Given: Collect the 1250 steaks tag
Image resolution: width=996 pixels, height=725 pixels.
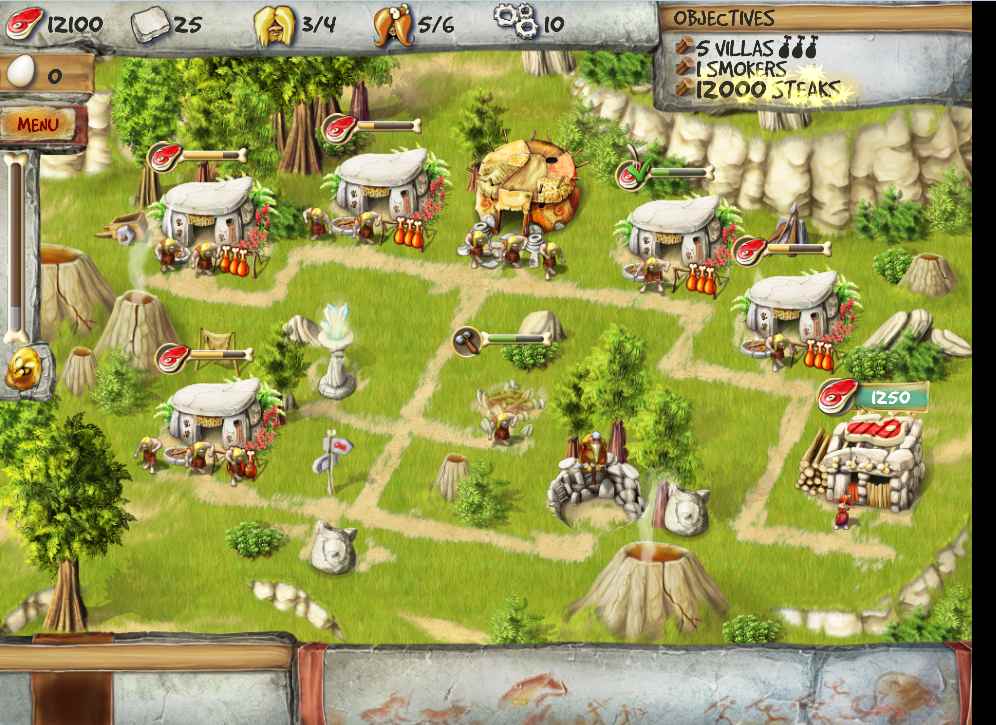Looking at the screenshot, I should click(871, 397).
